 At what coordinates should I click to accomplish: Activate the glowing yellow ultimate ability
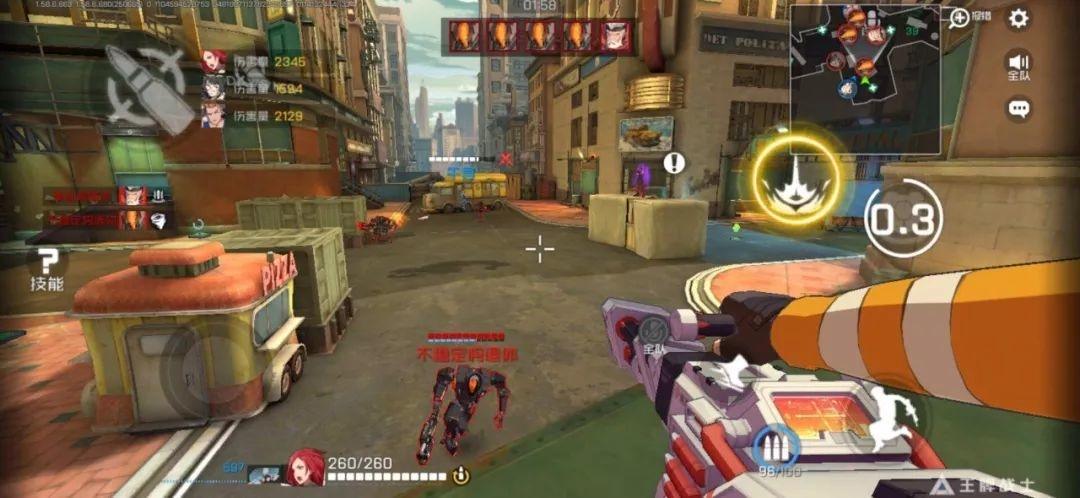[x=796, y=178]
